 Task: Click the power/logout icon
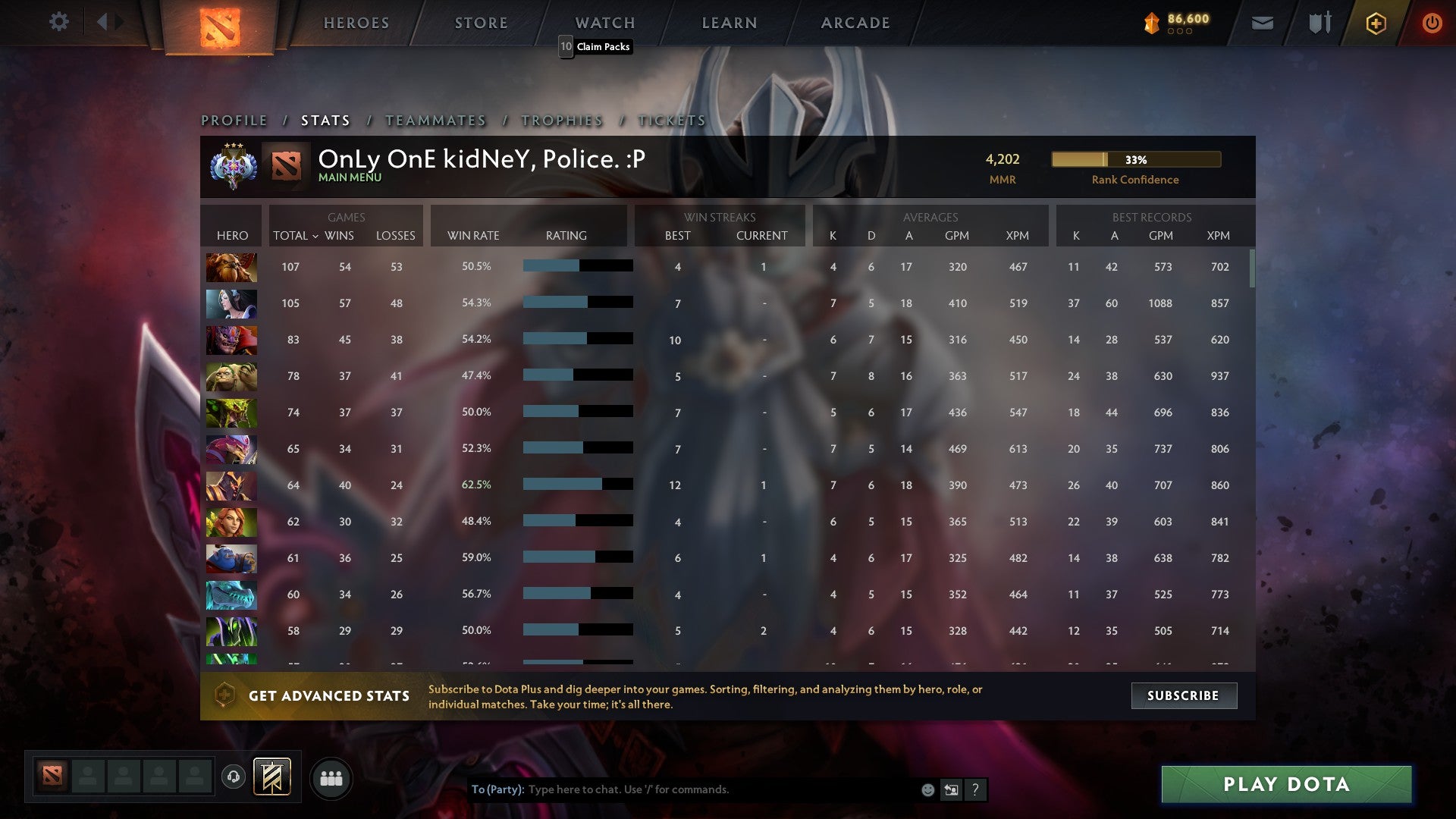(1432, 23)
